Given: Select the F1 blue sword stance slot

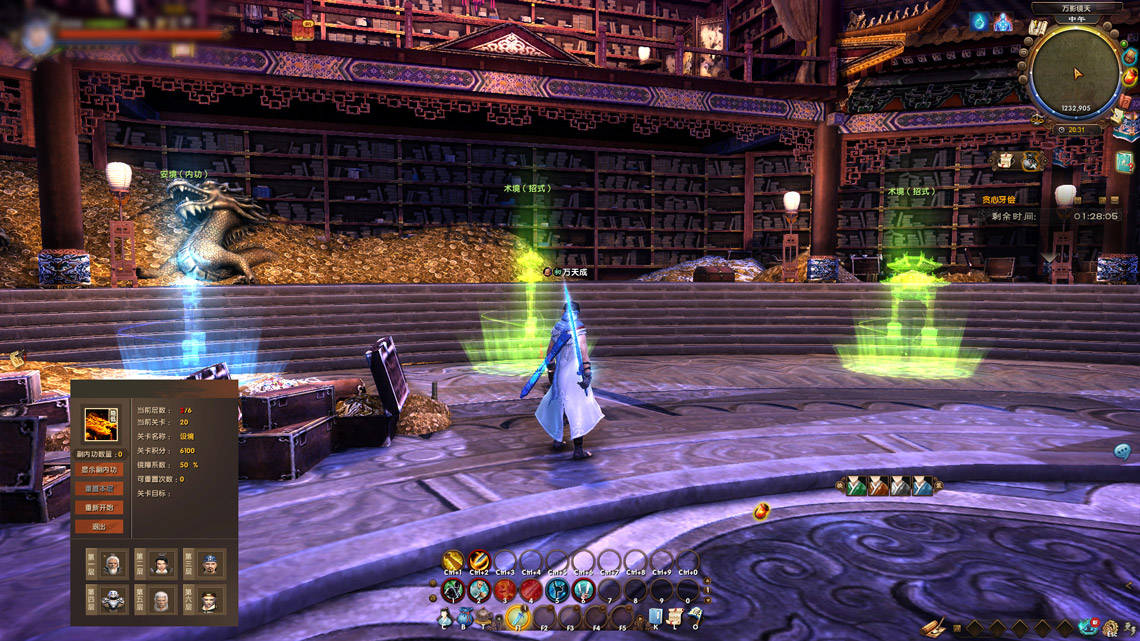Looking at the screenshot, I should 517,616.
